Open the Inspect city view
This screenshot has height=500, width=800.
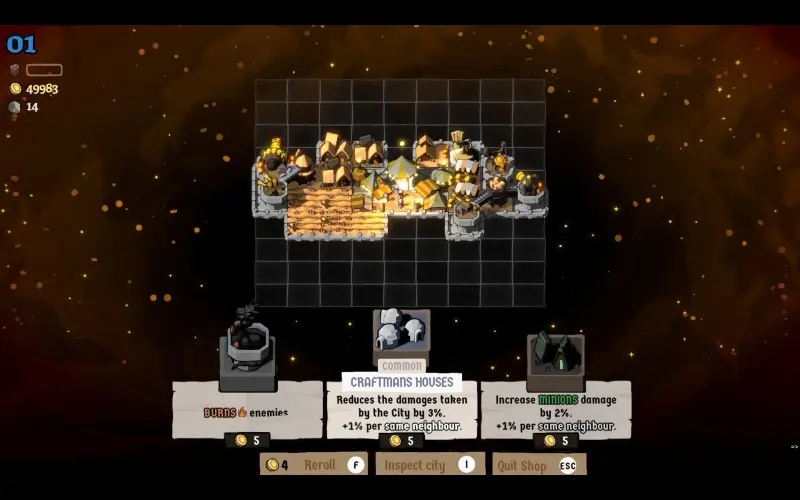coord(429,464)
